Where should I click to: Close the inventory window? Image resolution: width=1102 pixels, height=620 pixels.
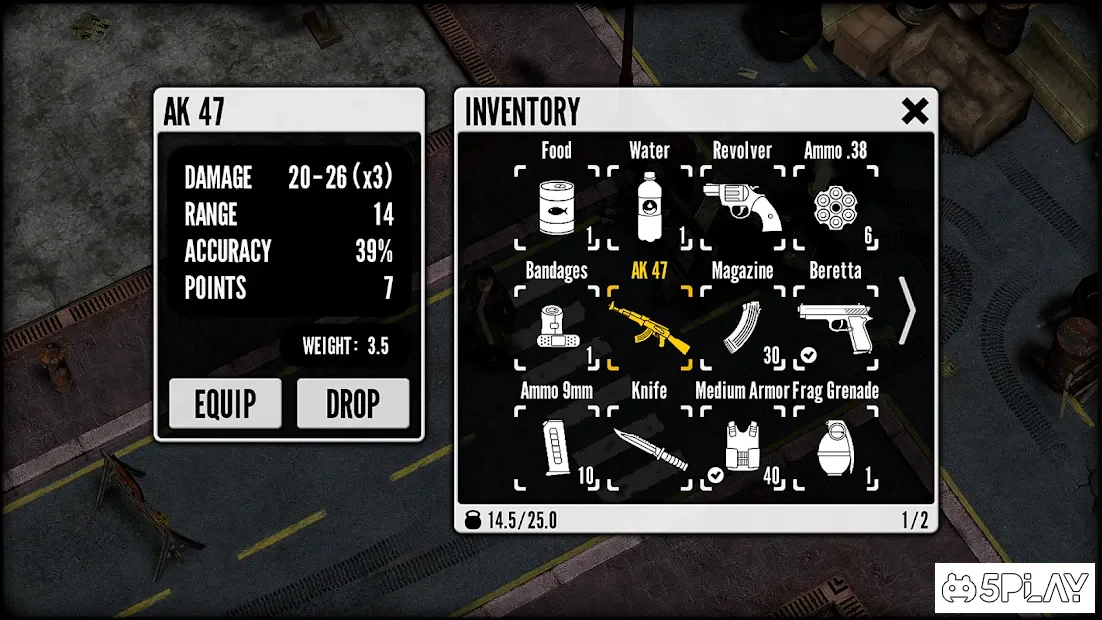pos(914,111)
